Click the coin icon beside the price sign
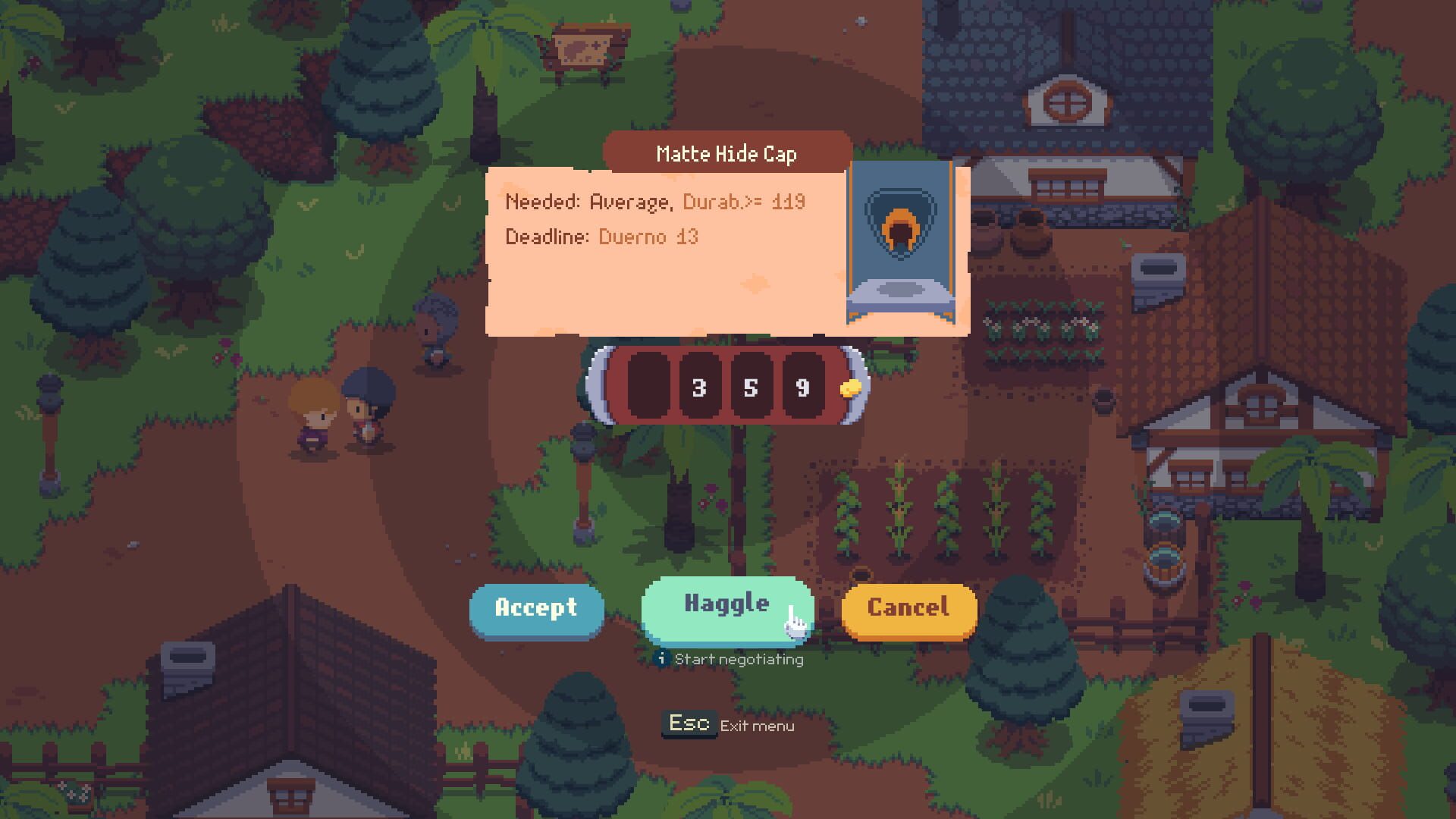The width and height of the screenshot is (1456, 819). (850, 387)
